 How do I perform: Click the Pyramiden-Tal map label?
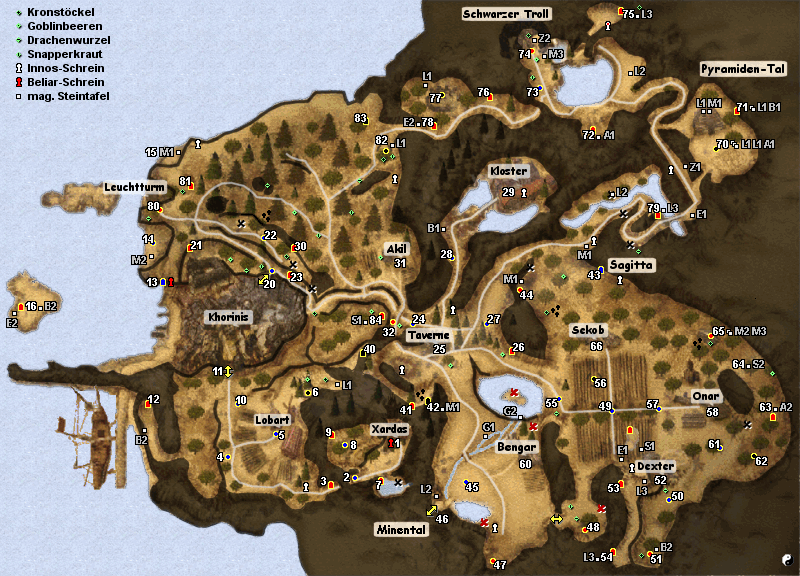point(741,69)
